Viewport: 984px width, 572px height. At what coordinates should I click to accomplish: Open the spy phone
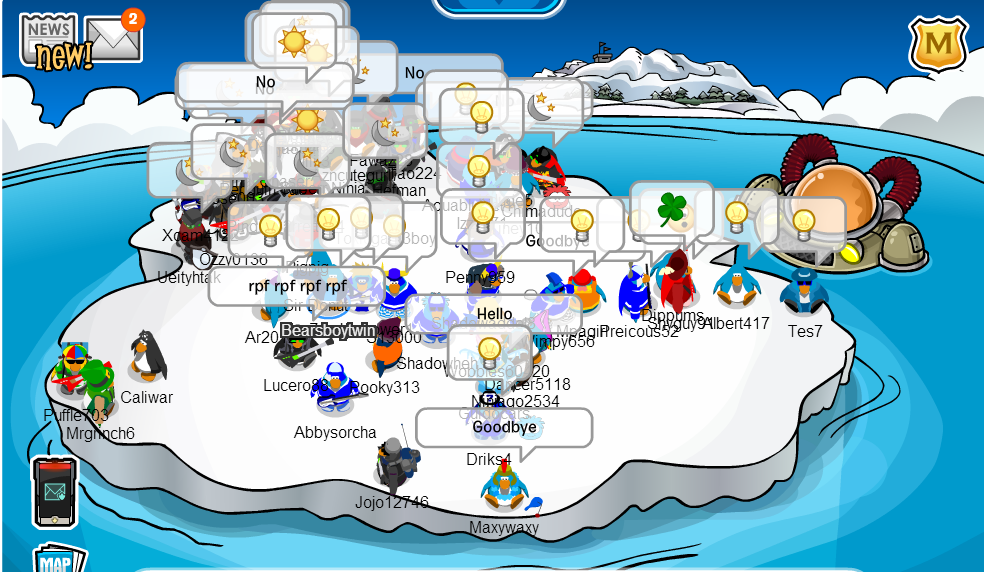tap(55, 491)
